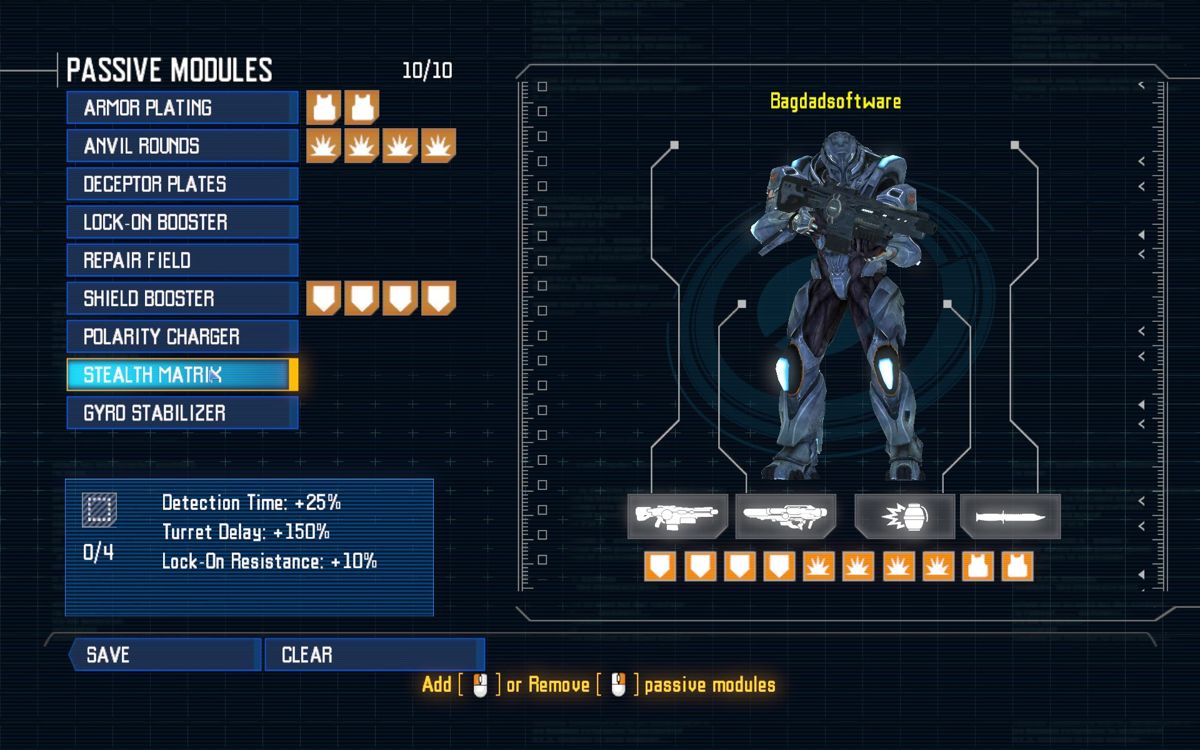This screenshot has height=750, width=1200.
Task: Select the Gyro Stabilizer module
Action: 182,413
